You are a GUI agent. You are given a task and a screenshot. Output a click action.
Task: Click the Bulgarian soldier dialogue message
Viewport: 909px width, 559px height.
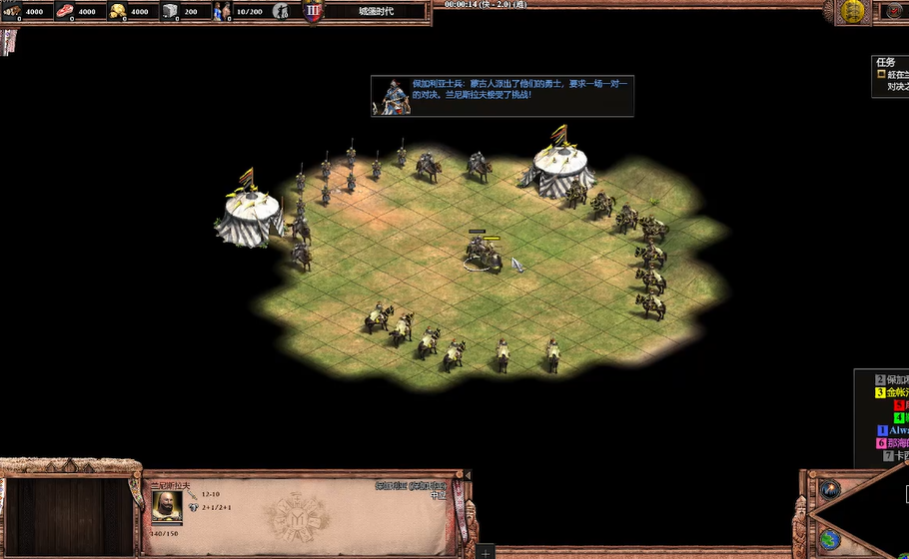(x=502, y=96)
